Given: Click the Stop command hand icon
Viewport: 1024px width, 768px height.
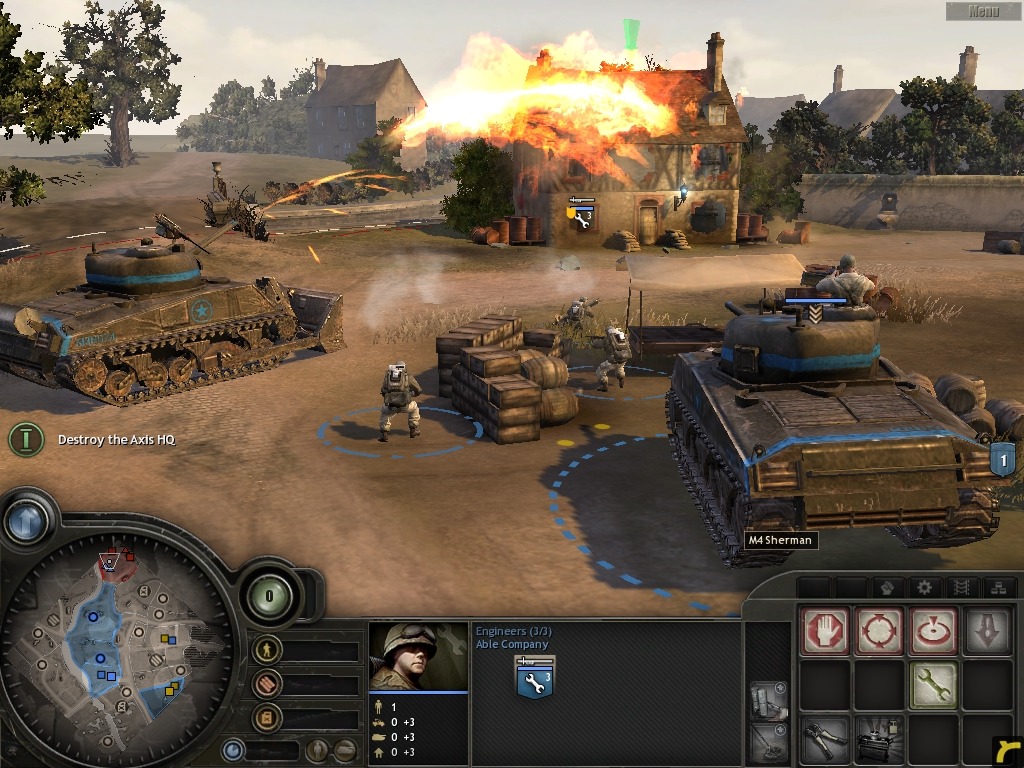Looking at the screenshot, I should [825, 631].
